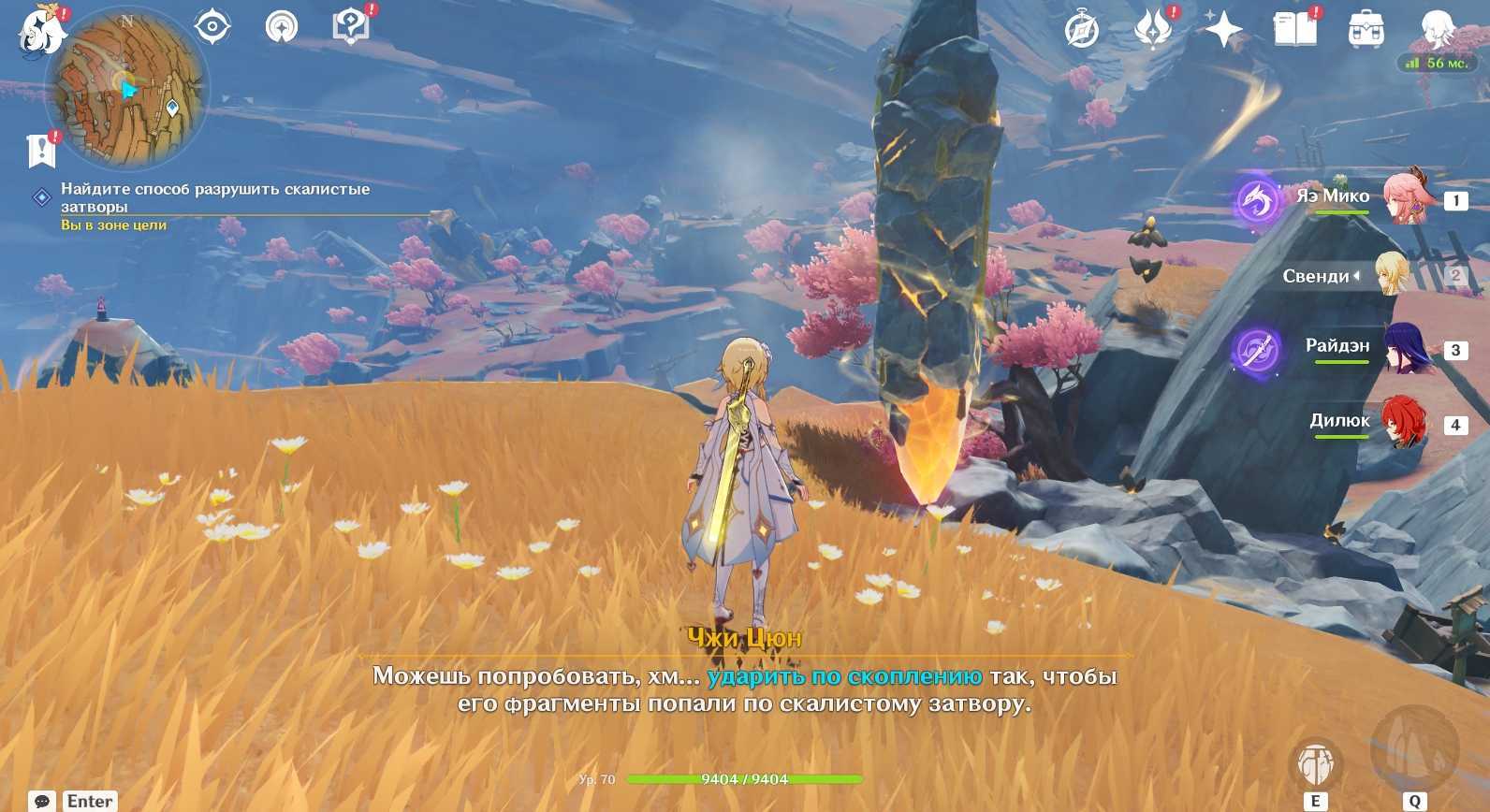
Task: Activate the elemental burst icon
Action: tap(1414, 750)
